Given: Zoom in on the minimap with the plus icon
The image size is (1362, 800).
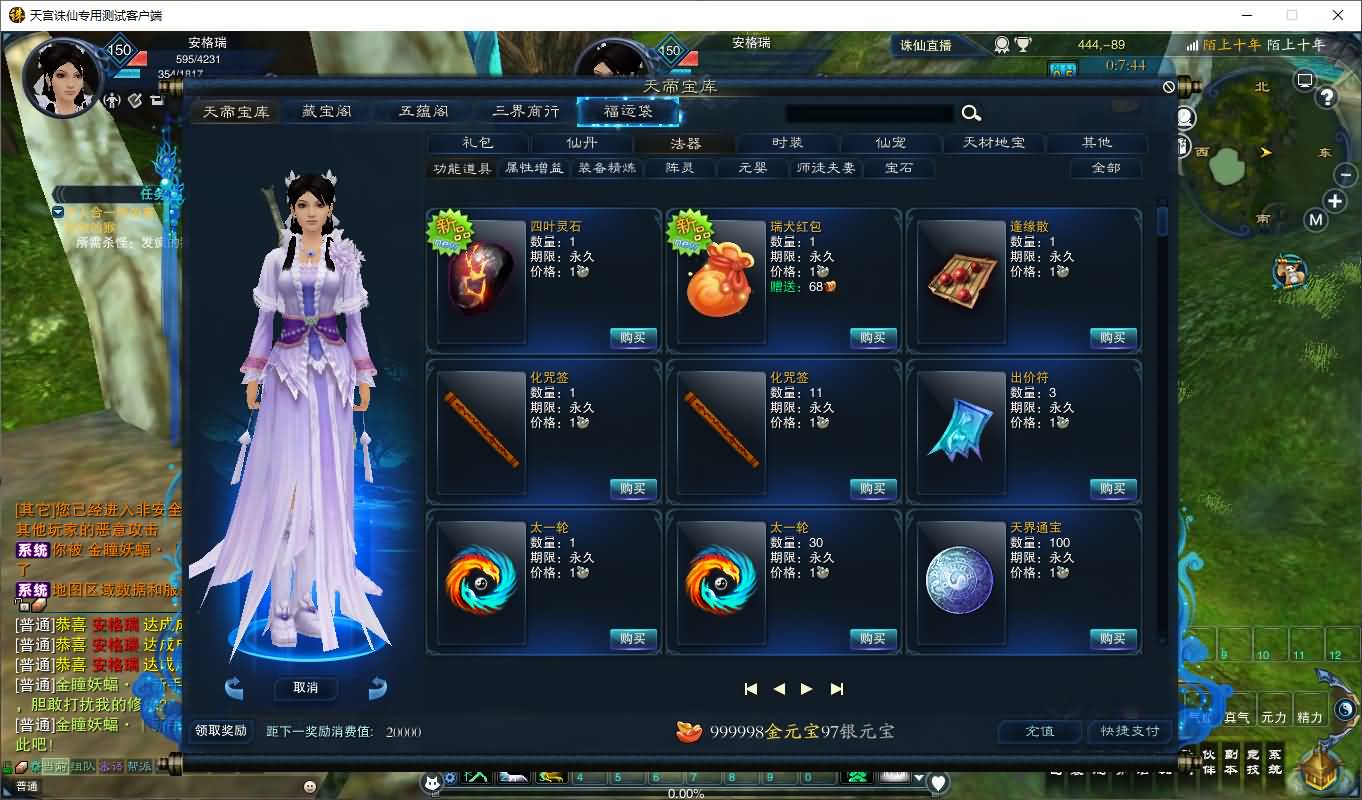Looking at the screenshot, I should coord(1334,201).
